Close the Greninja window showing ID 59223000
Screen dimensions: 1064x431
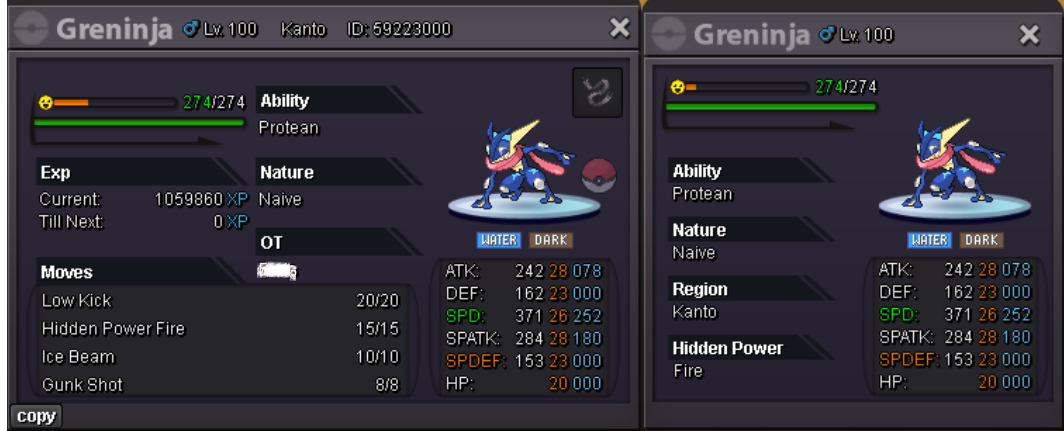point(620,30)
